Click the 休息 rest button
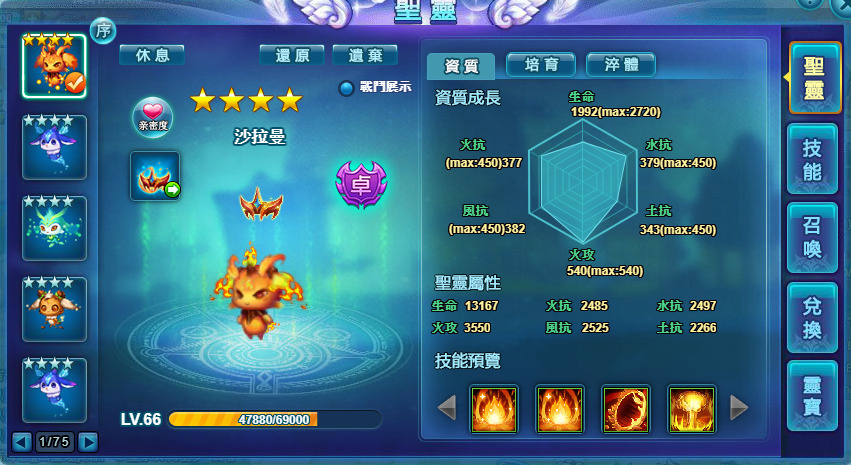Screen dimensions: 851x465 (152, 55)
